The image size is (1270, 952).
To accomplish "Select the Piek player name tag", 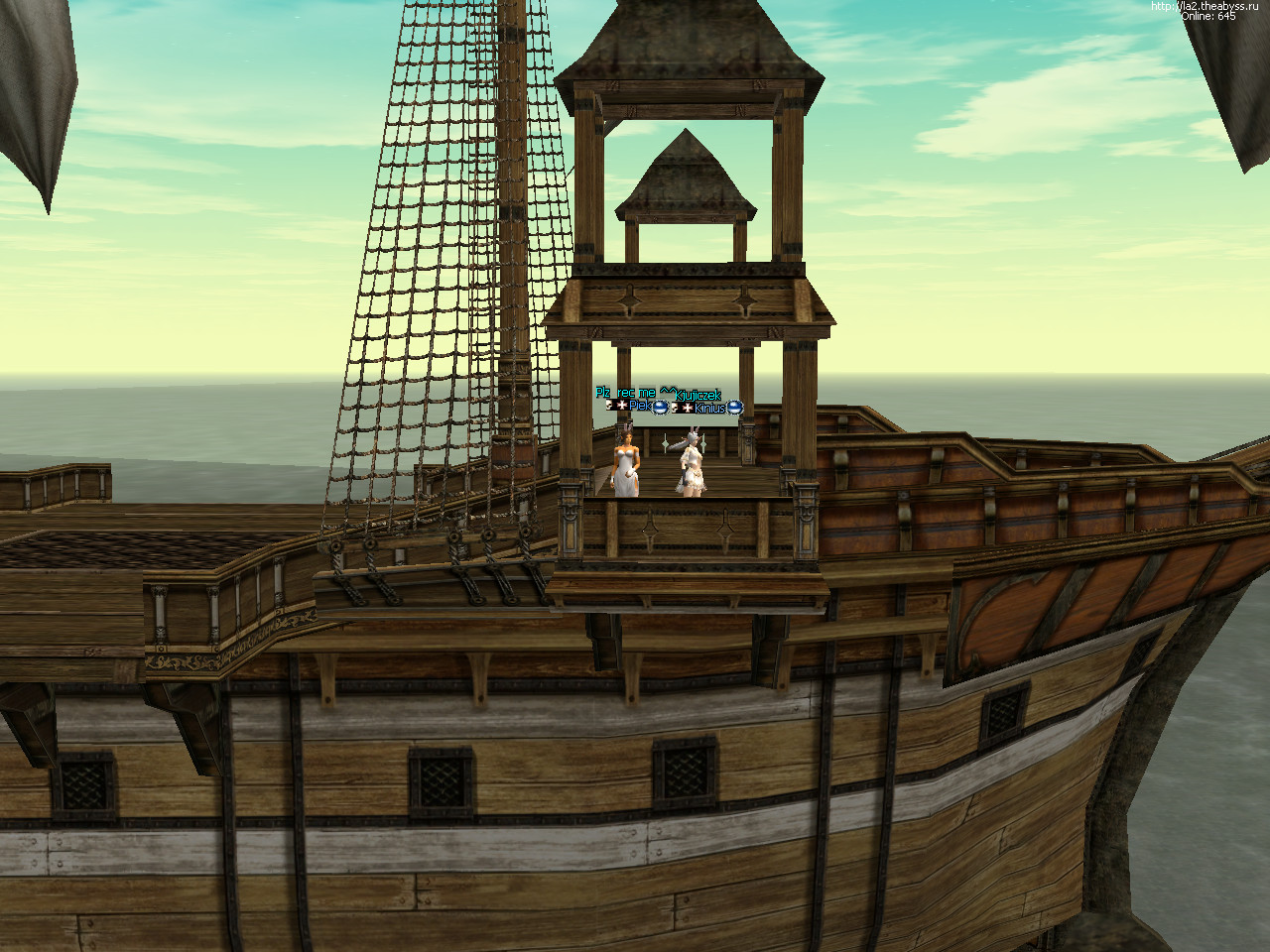I will [x=639, y=407].
